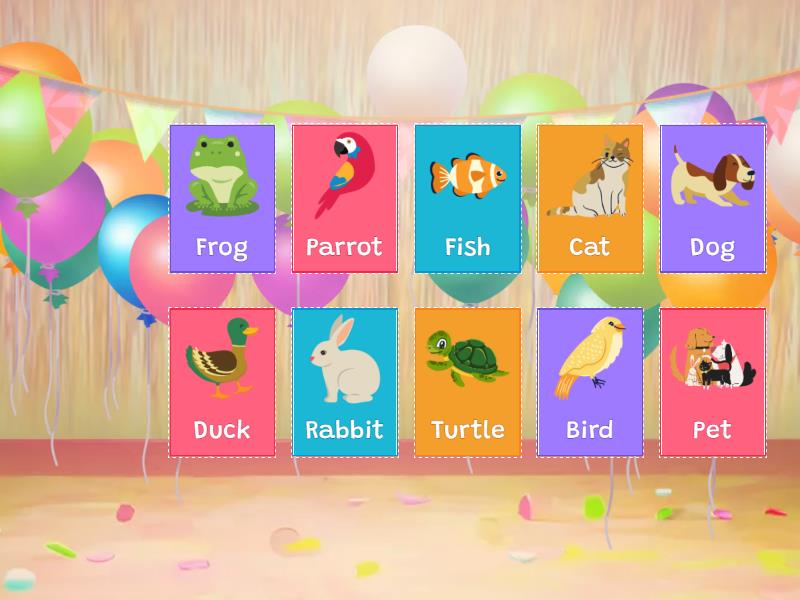Choose the Parrot card

[345, 198]
